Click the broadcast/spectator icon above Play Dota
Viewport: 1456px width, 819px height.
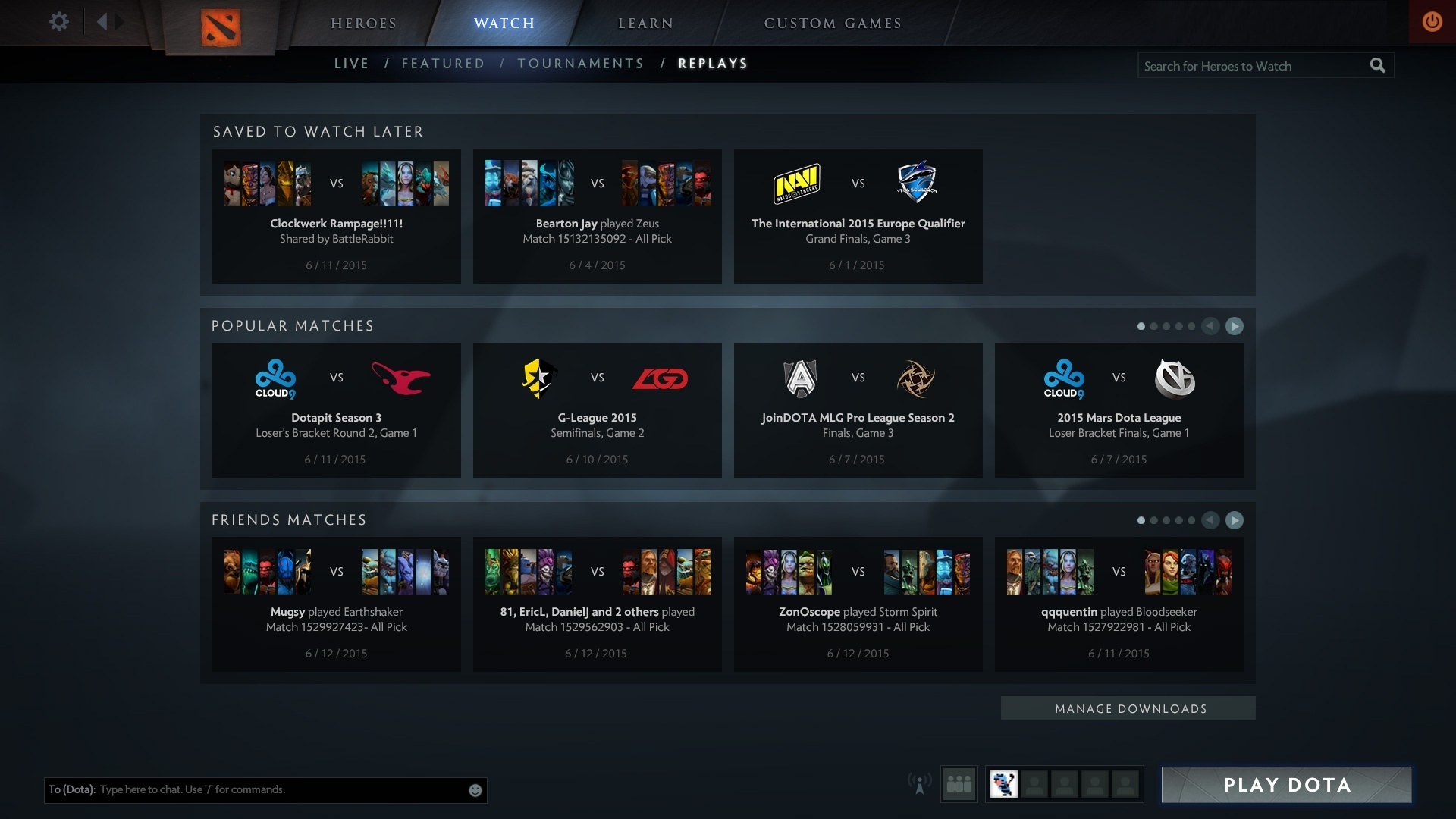pyautogui.click(x=920, y=784)
